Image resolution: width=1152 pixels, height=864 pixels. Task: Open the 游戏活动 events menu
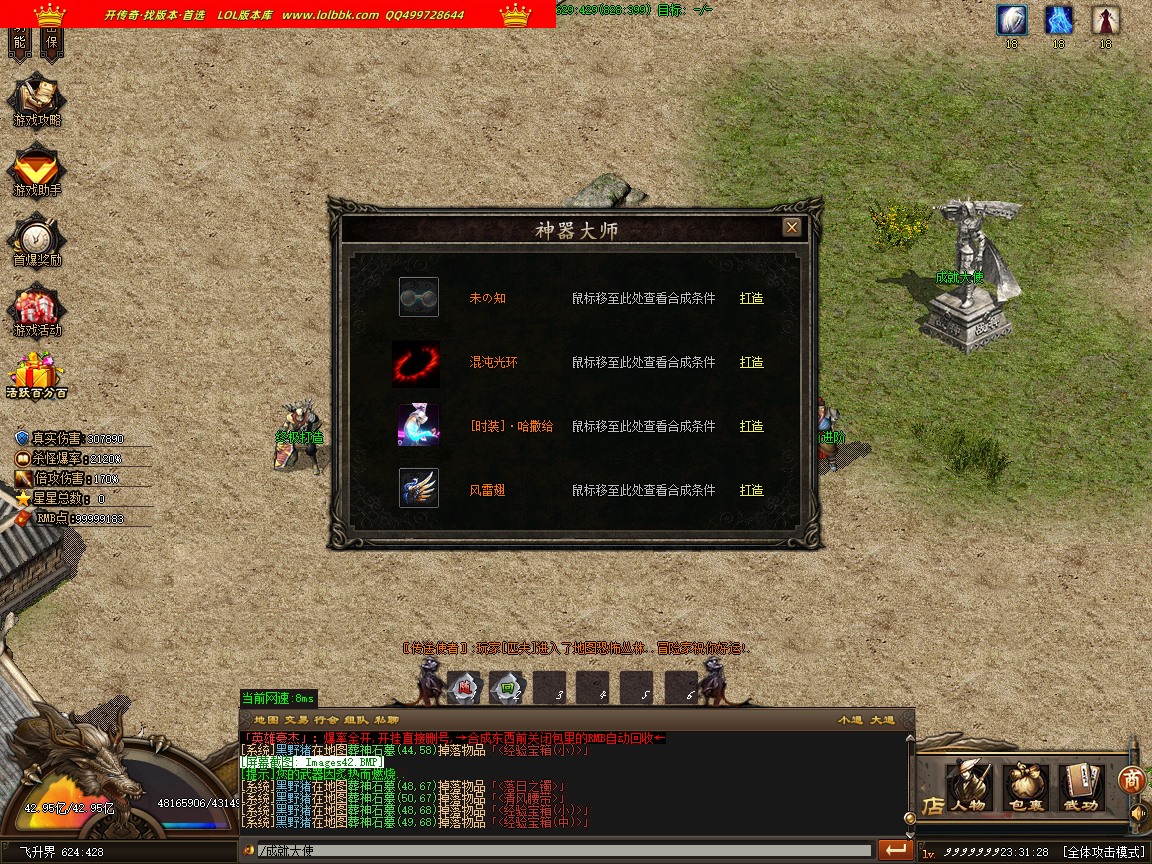tap(37, 312)
